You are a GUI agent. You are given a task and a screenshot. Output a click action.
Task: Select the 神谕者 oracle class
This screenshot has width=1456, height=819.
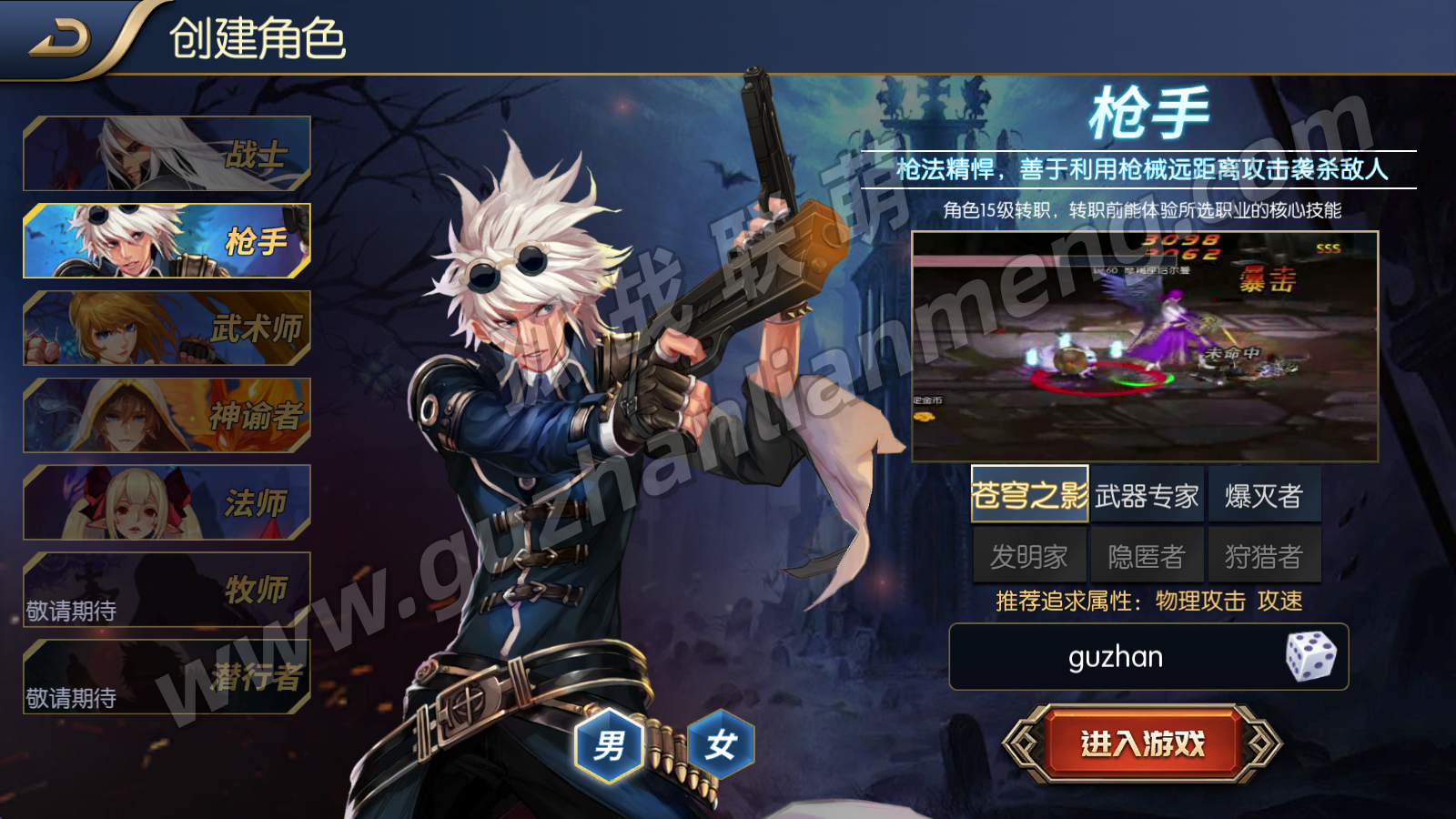tap(167, 416)
